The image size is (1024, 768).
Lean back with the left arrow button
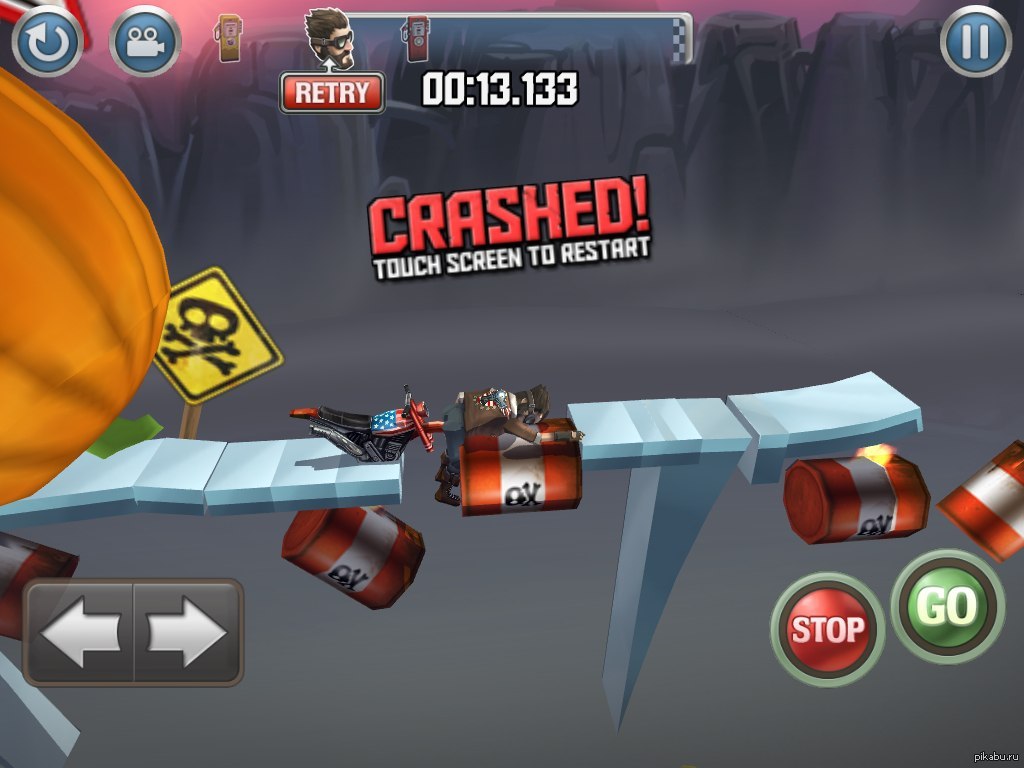pos(80,632)
